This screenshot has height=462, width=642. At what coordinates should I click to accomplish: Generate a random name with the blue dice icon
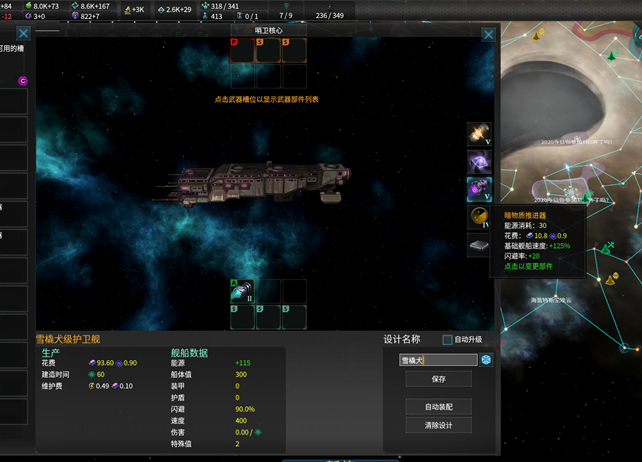pos(486,360)
